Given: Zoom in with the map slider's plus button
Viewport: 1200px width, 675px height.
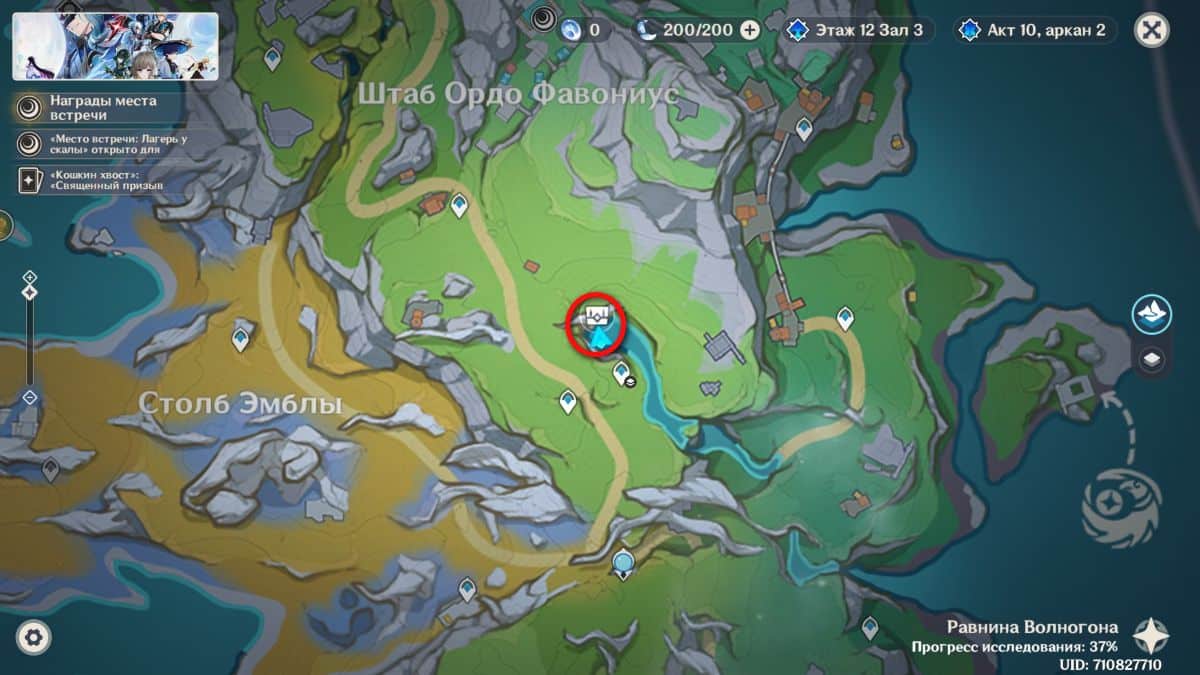Looking at the screenshot, I should (x=30, y=277).
